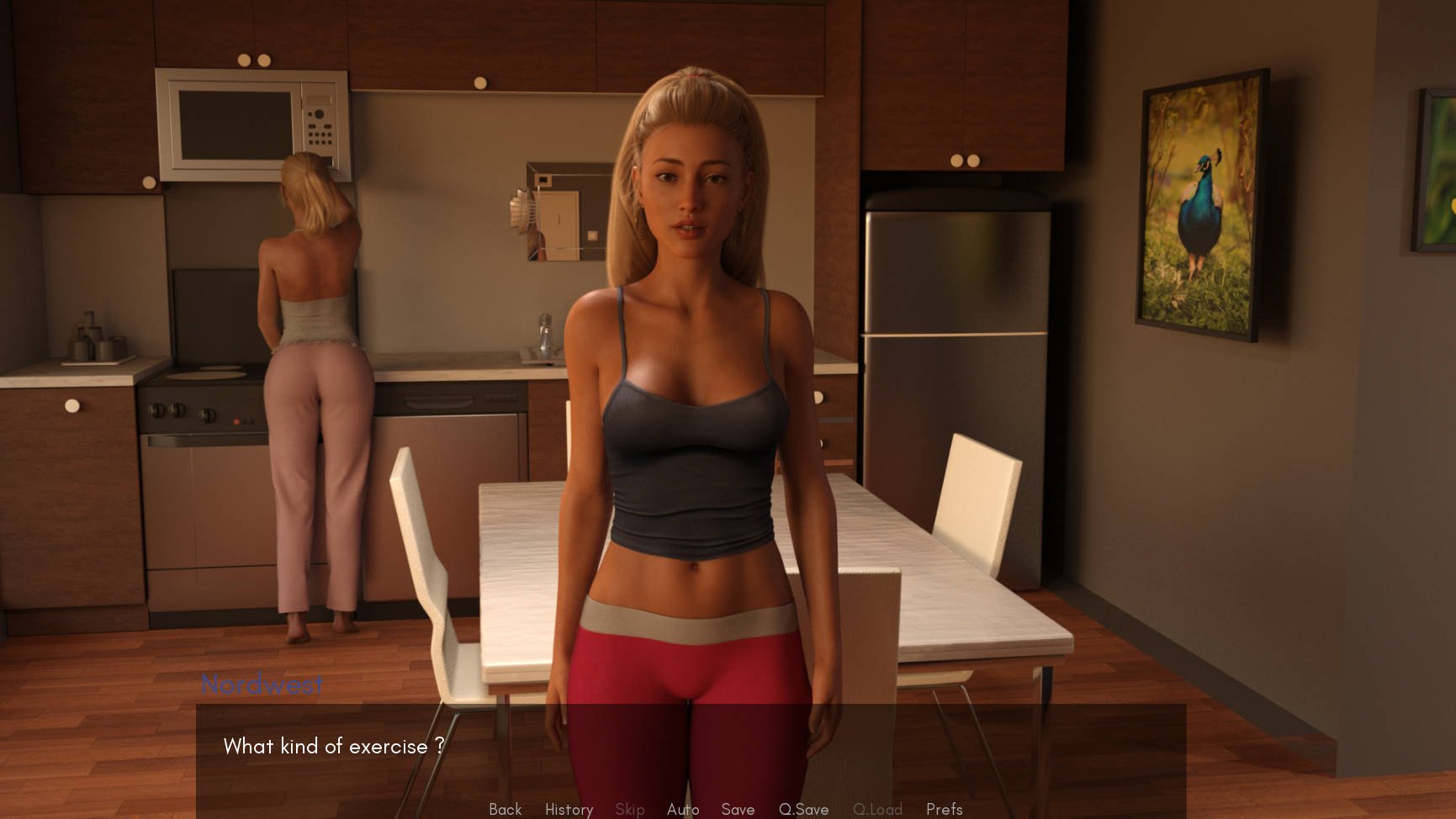Open the History dialogue log
Screen dimensions: 1456x819
[x=569, y=809]
